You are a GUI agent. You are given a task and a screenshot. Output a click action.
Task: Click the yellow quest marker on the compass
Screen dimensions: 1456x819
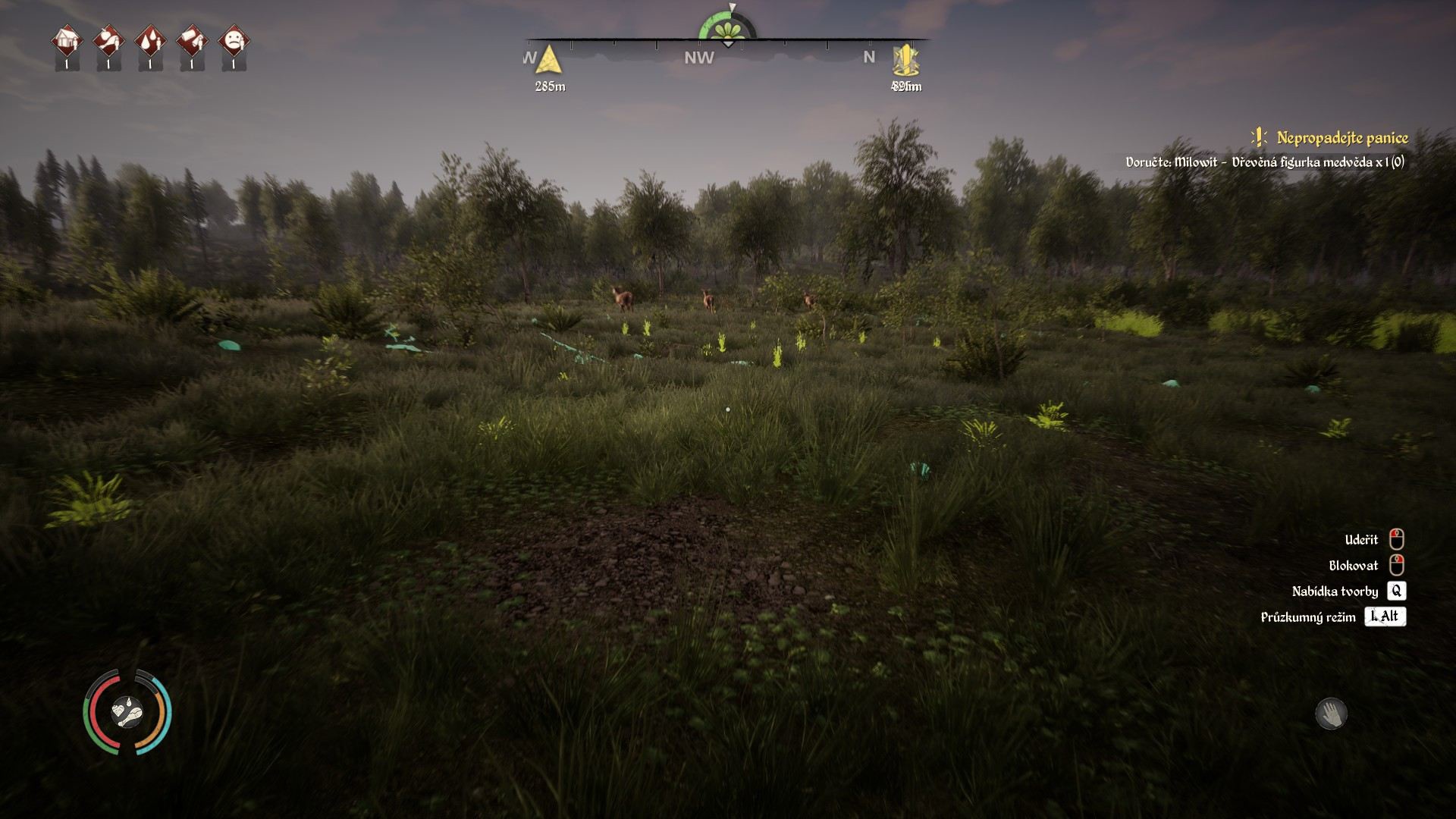(905, 60)
